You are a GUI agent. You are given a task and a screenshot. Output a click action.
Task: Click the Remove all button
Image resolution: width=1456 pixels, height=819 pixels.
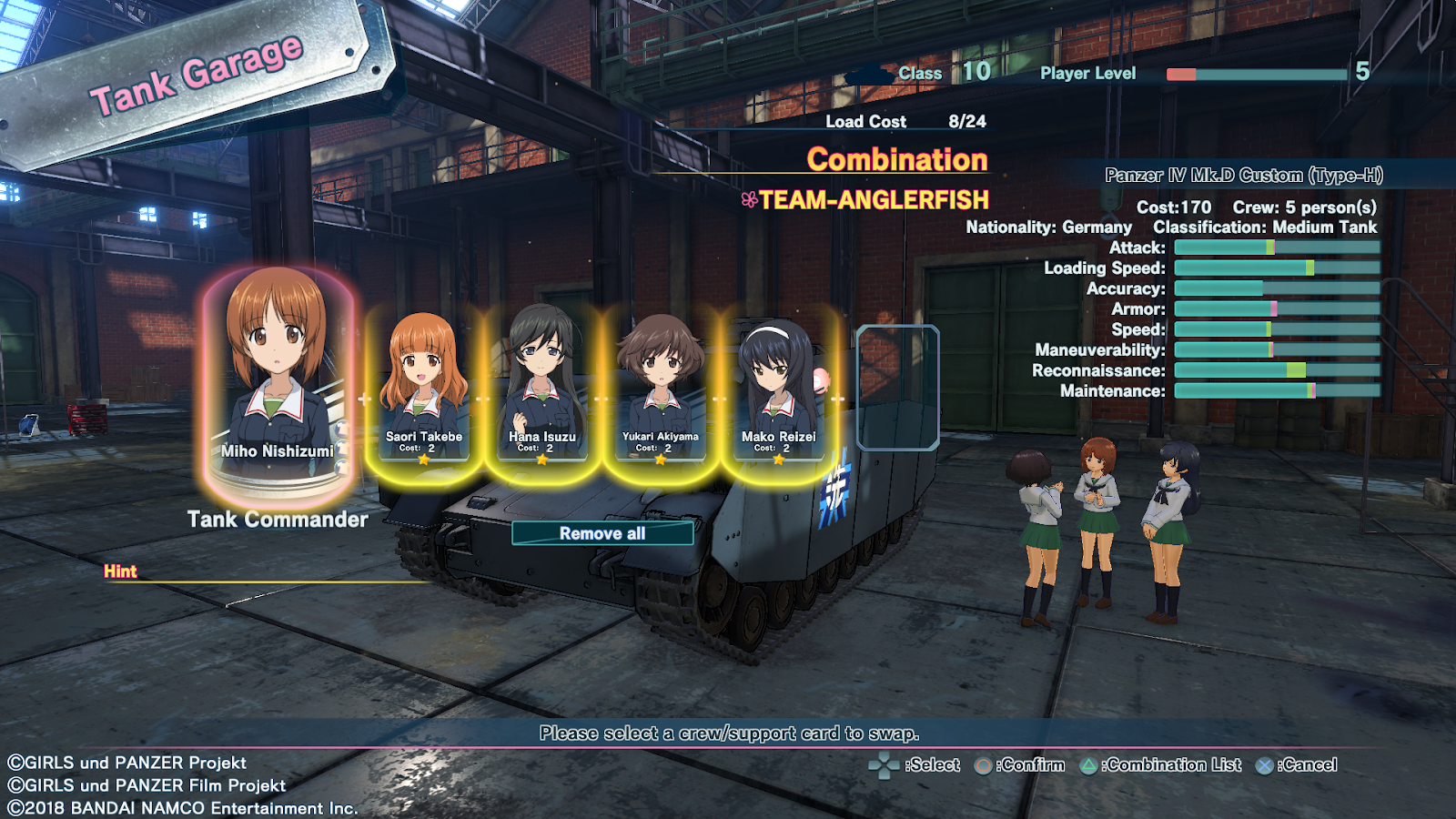pyautogui.click(x=602, y=533)
